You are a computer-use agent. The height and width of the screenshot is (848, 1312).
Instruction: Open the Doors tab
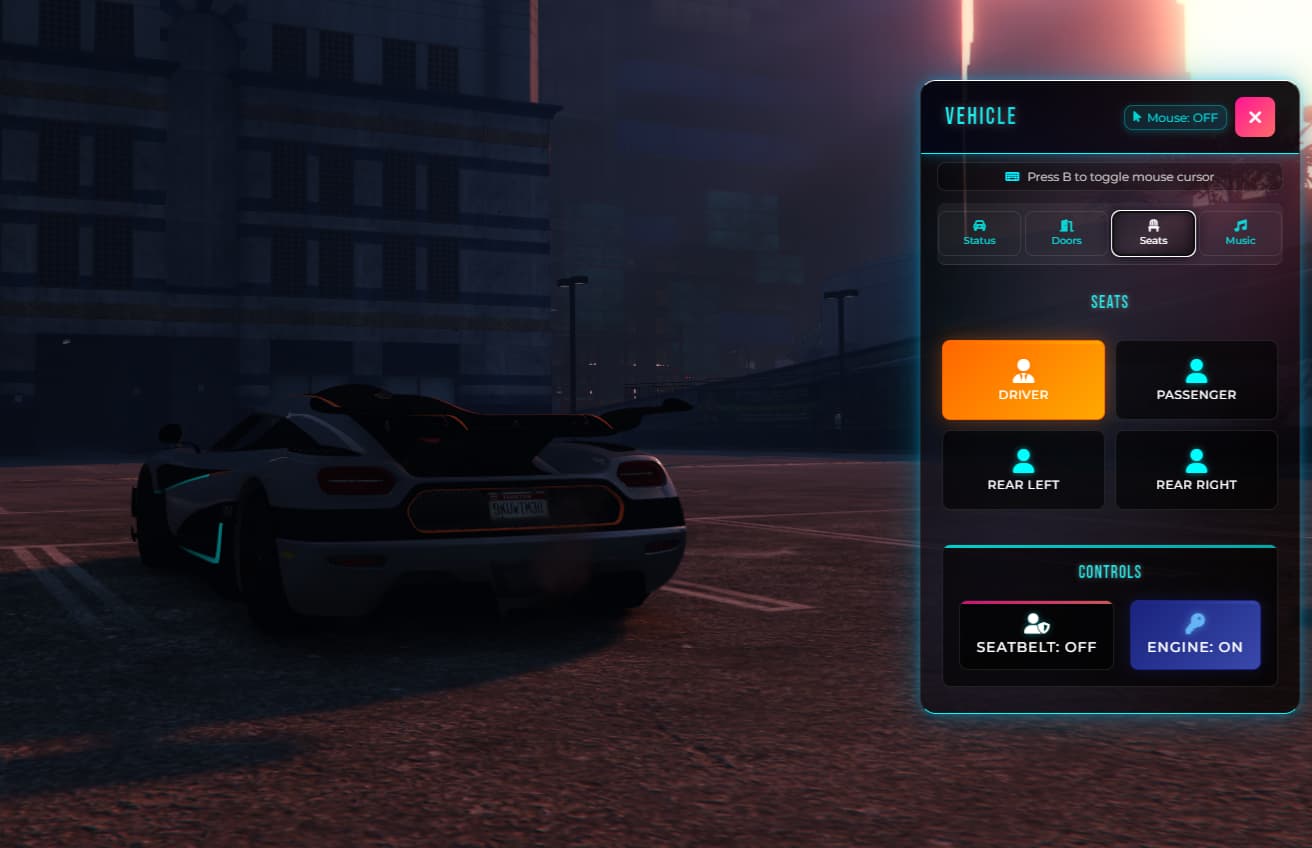tap(1066, 233)
